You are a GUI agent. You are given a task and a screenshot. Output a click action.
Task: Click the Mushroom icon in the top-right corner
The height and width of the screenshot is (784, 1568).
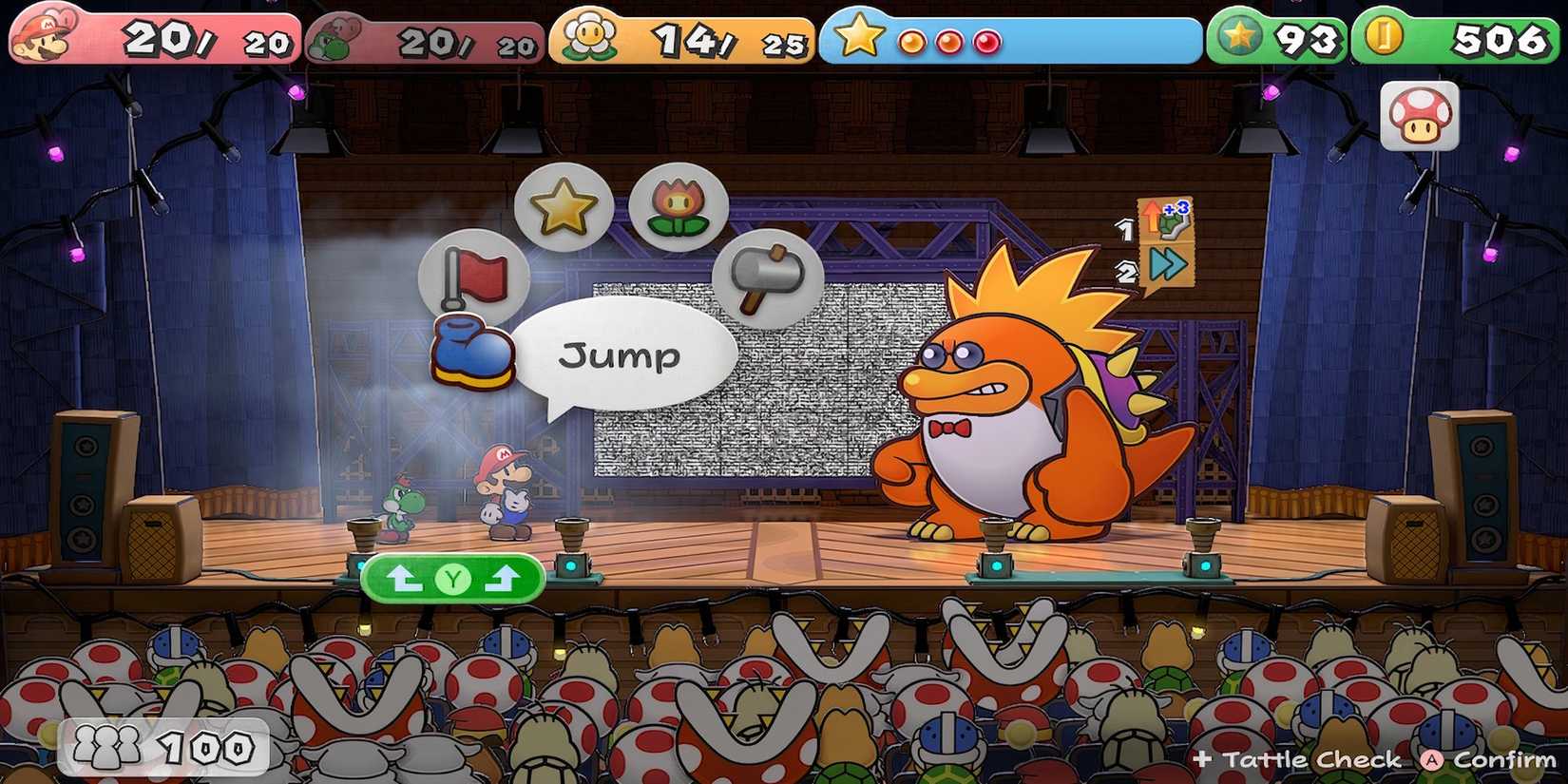tap(1417, 116)
